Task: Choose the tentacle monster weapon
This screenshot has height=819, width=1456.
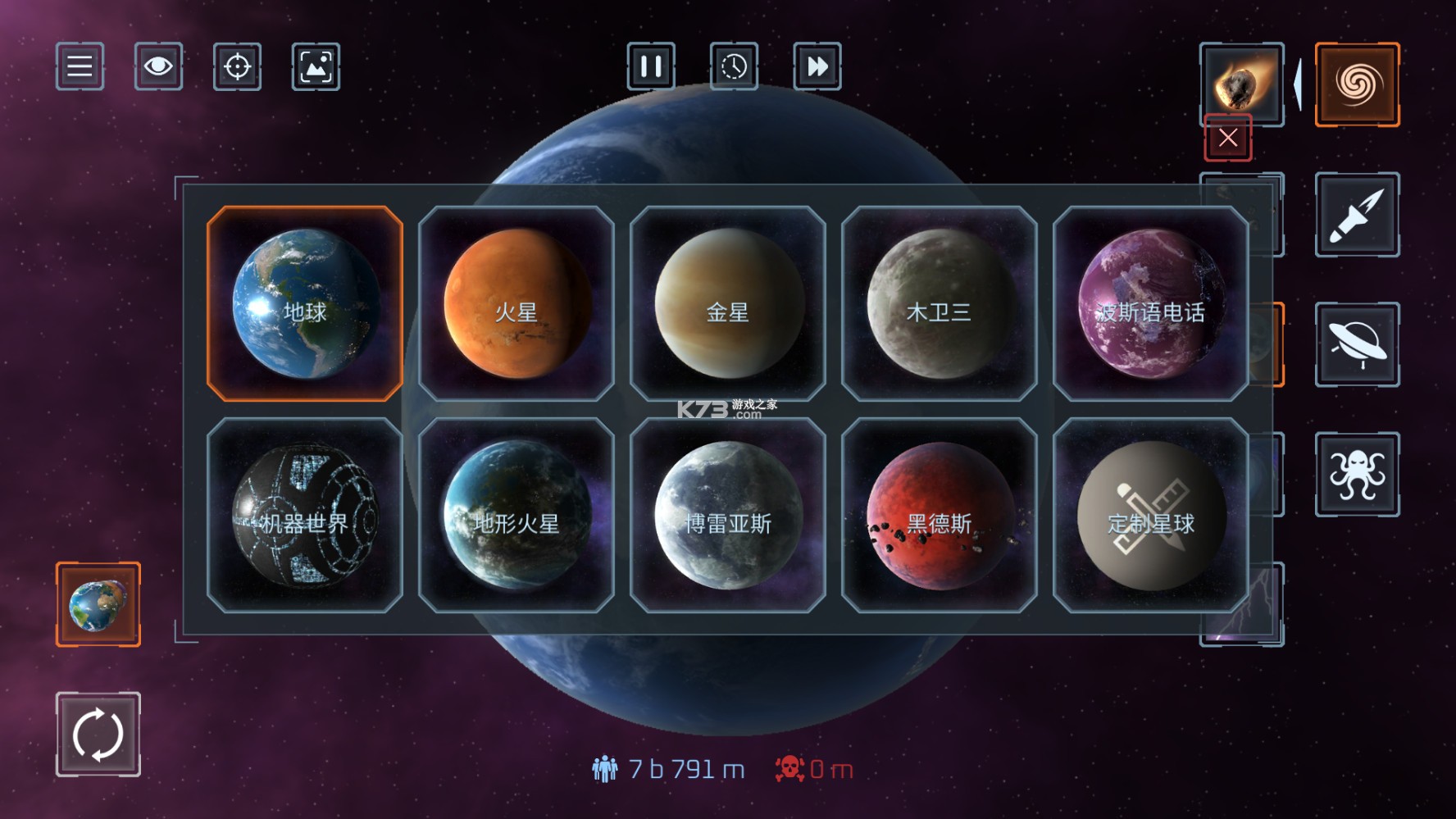Action: 1357,474
